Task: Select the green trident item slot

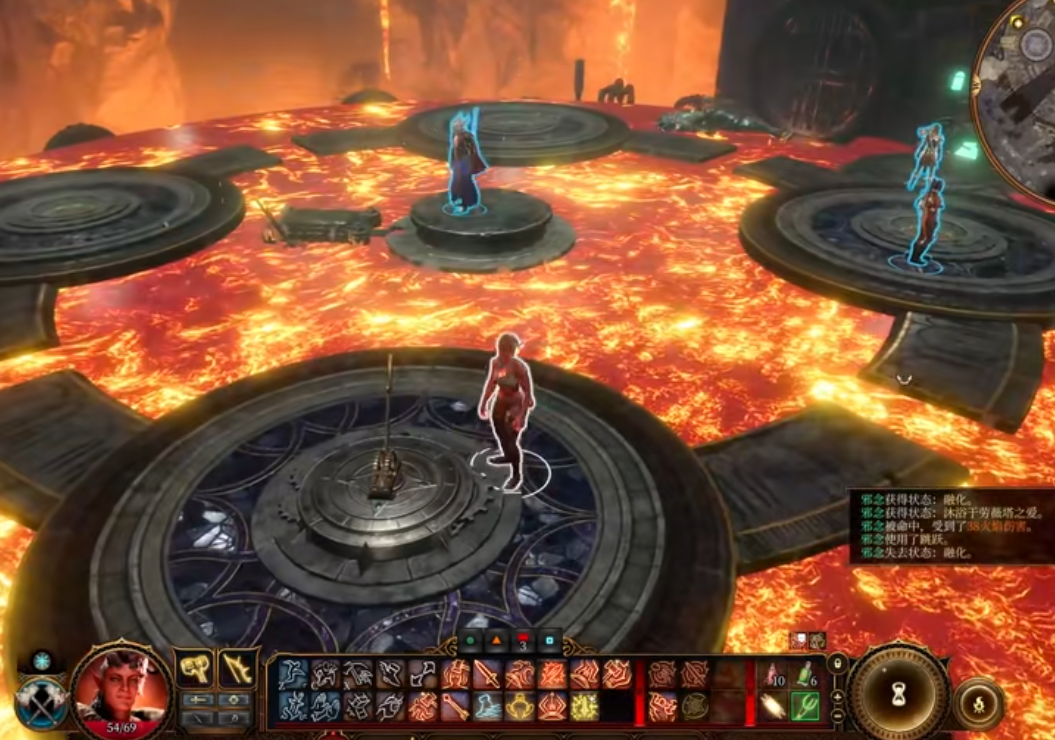Action: [805, 707]
